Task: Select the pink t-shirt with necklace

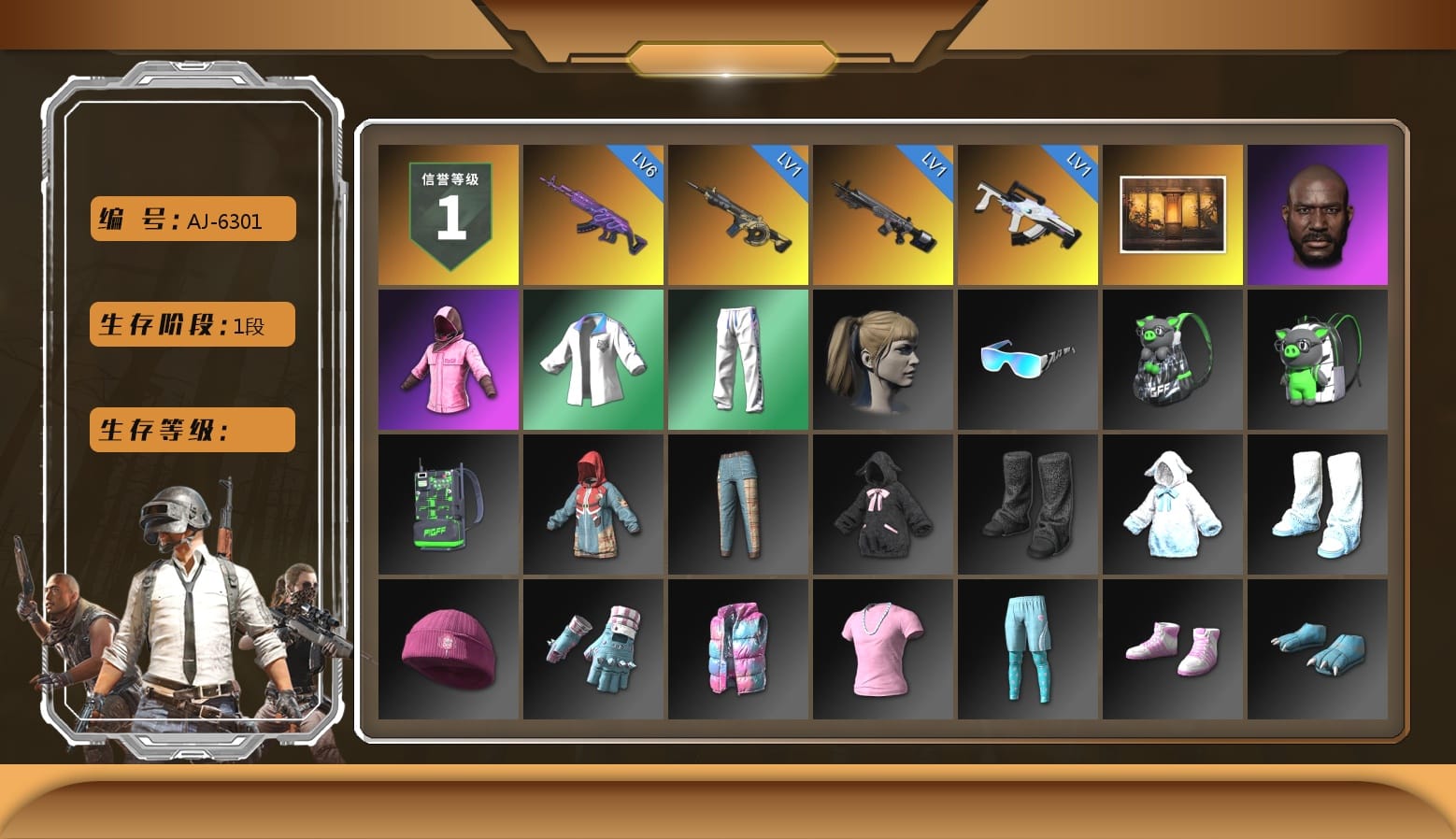Action: [882, 650]
